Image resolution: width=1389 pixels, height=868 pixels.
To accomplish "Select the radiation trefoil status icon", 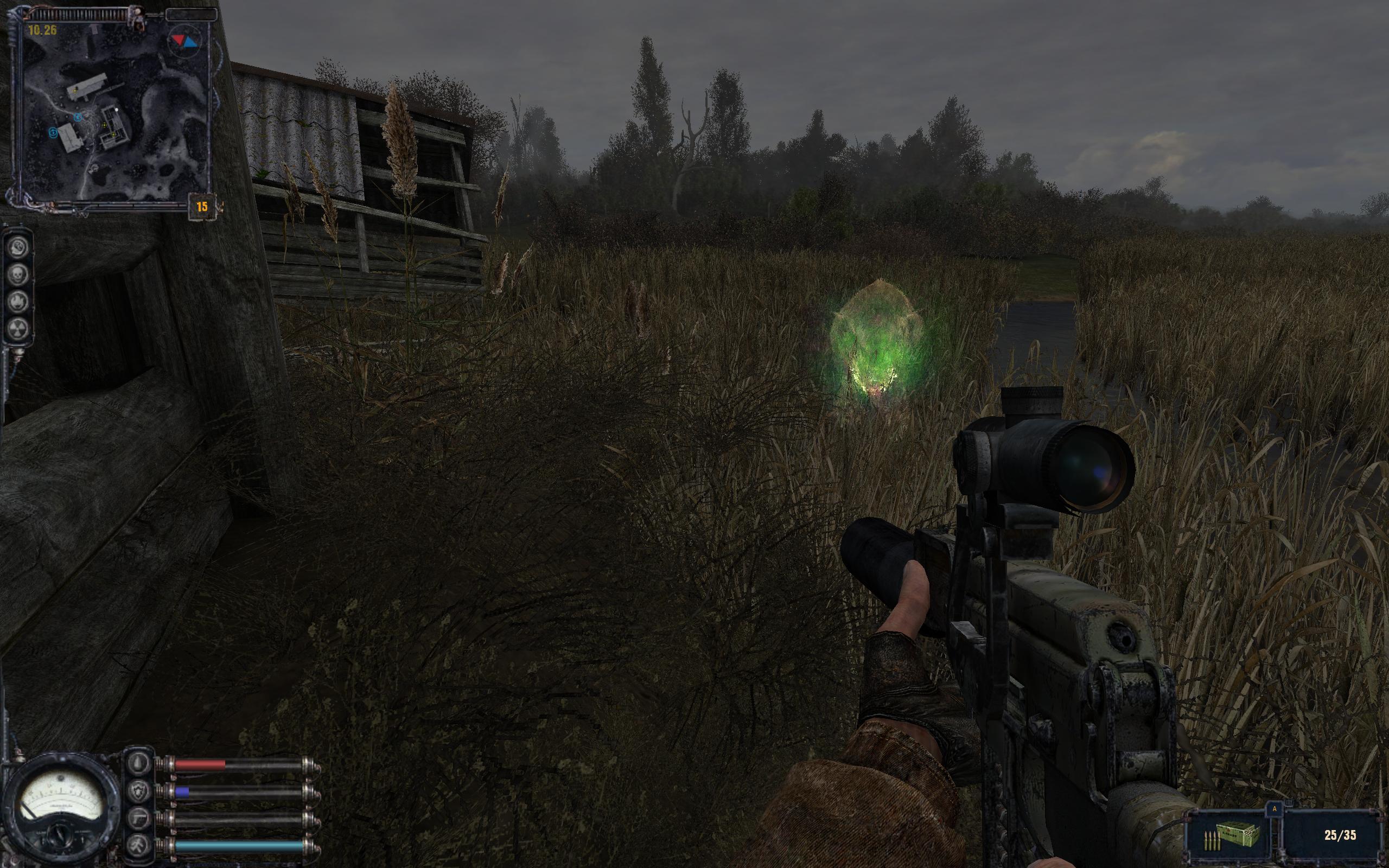I will pyautogui.click(x=19, y=328).
